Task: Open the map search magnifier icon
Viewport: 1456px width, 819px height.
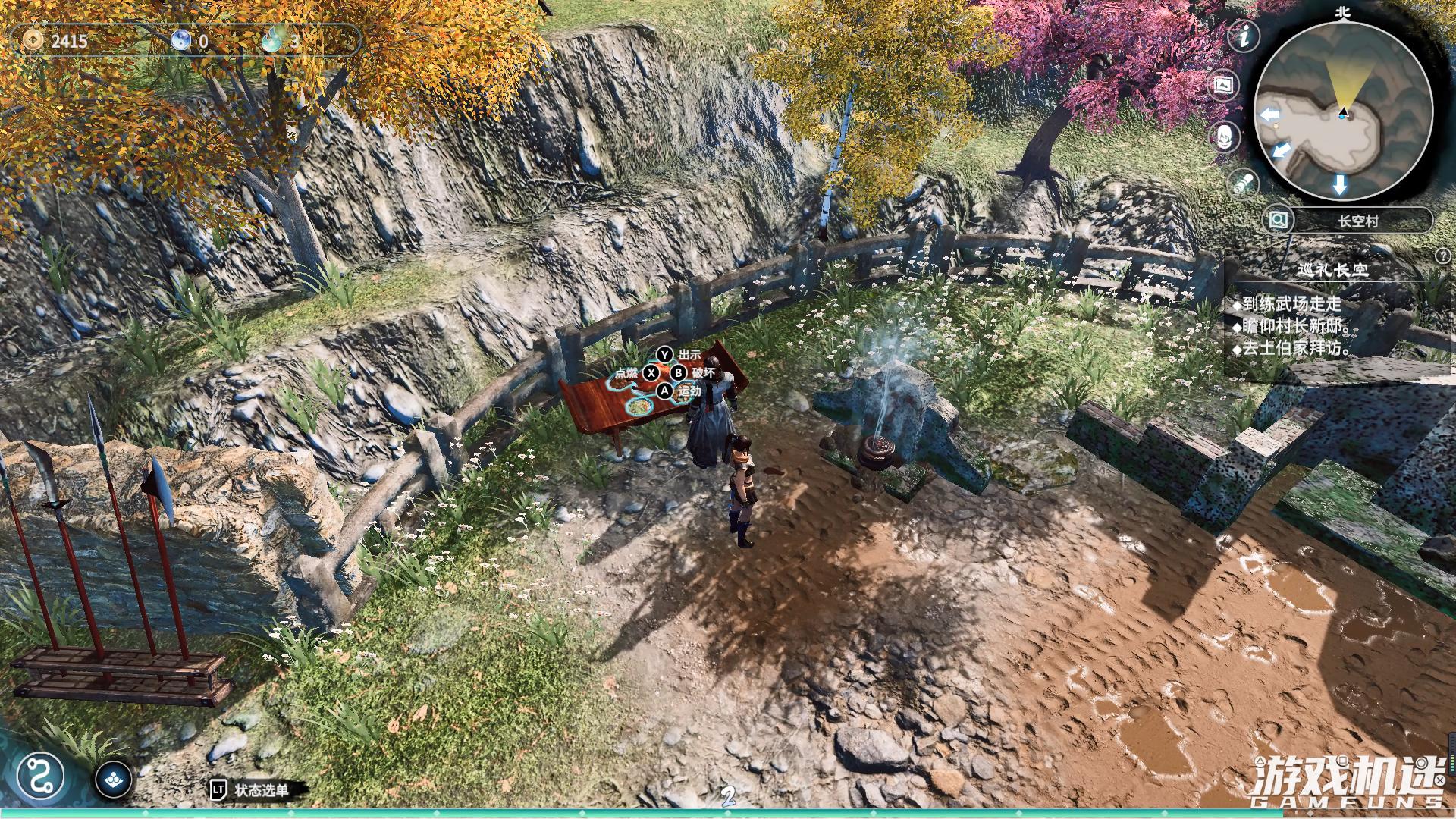Action: pos(1279,221)
